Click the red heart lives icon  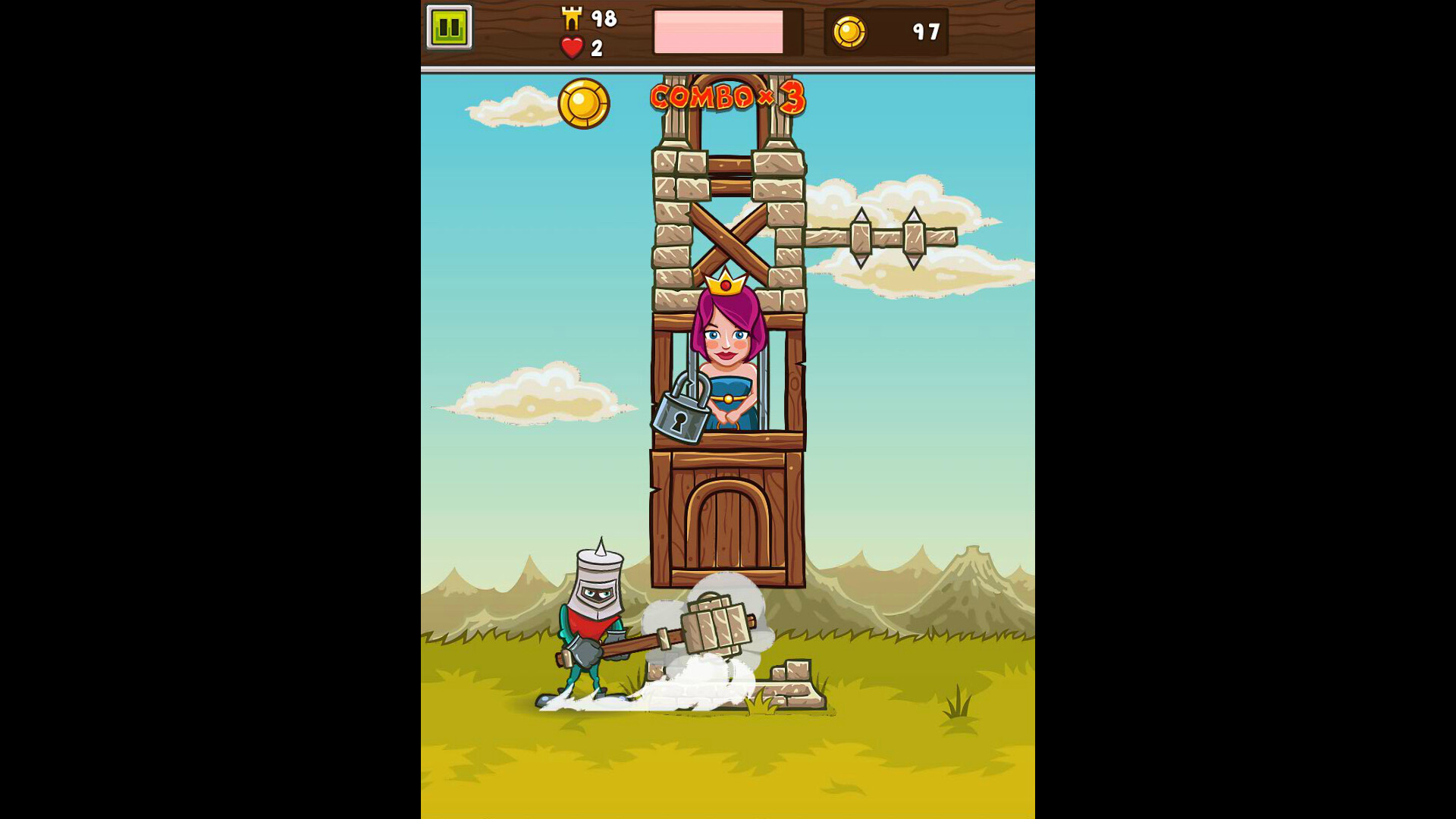pos(572,47)
